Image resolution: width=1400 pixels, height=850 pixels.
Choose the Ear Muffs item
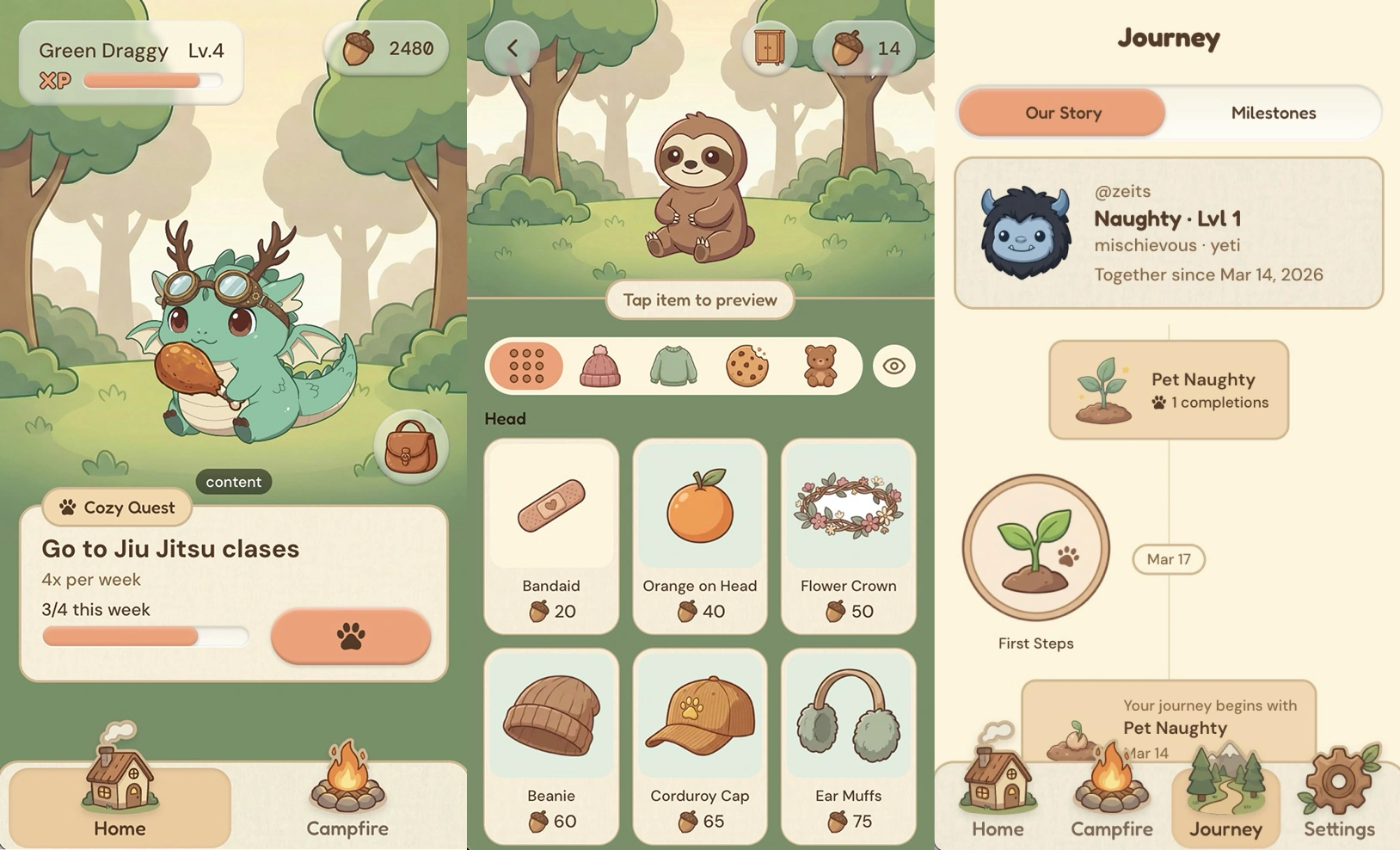pyautogui.click(x=848, y=745)
